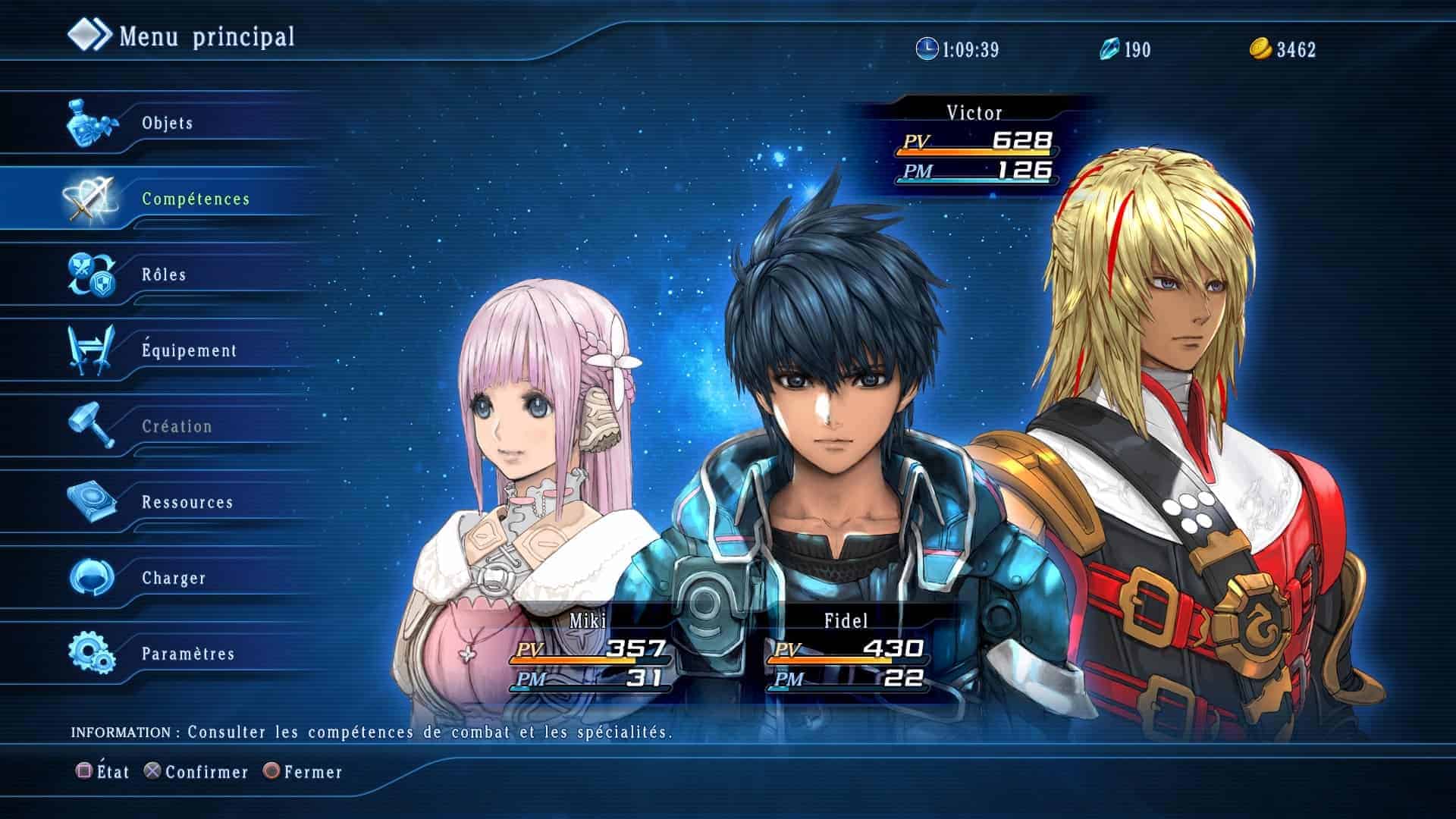The height and width of the screenshot is (819, 1456).
Task: Click the potion bottle Objets icon
Action: point(91,123)
